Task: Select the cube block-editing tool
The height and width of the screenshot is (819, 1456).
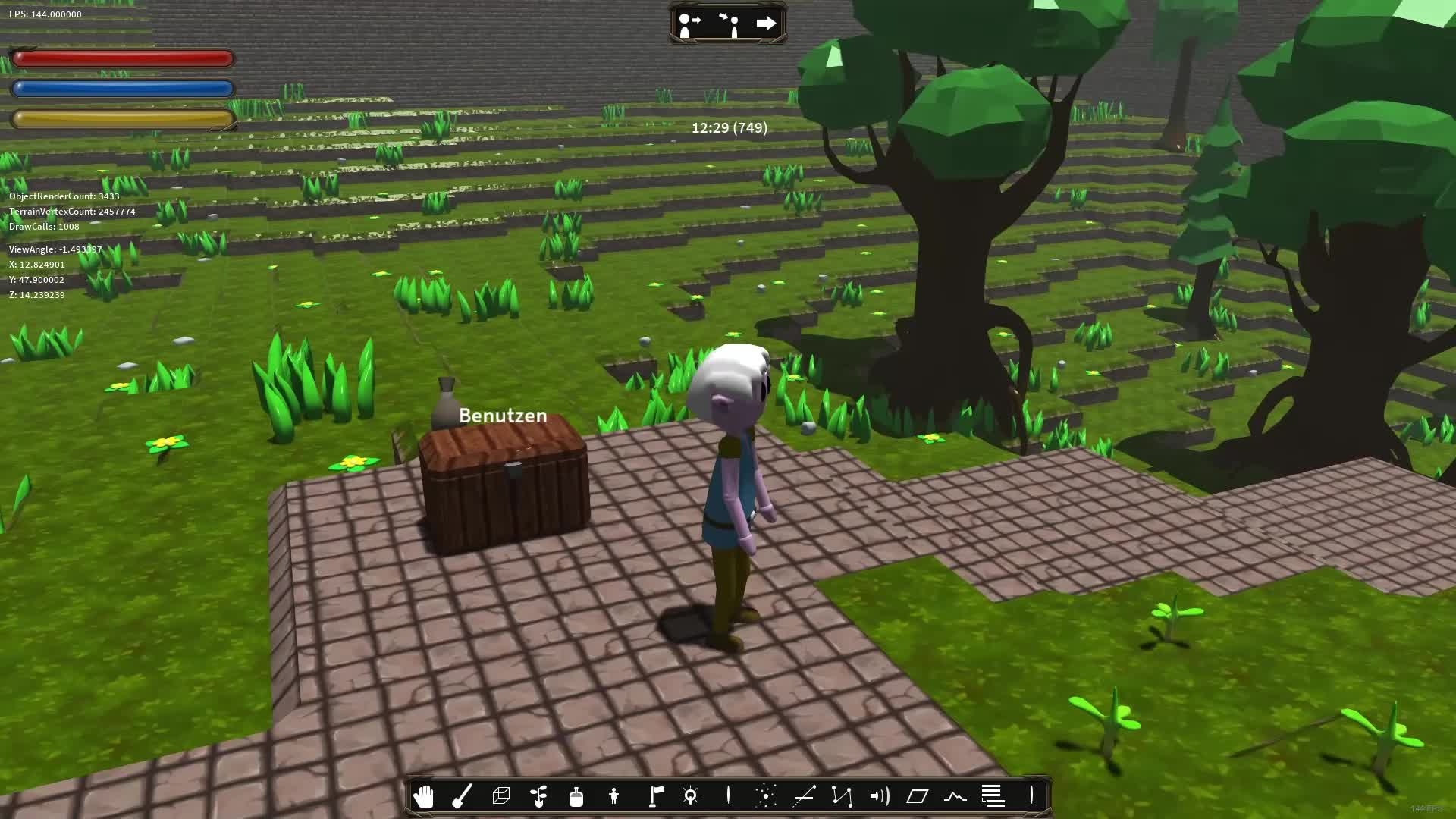Action: pyautogui.click(x=500, y=795)
